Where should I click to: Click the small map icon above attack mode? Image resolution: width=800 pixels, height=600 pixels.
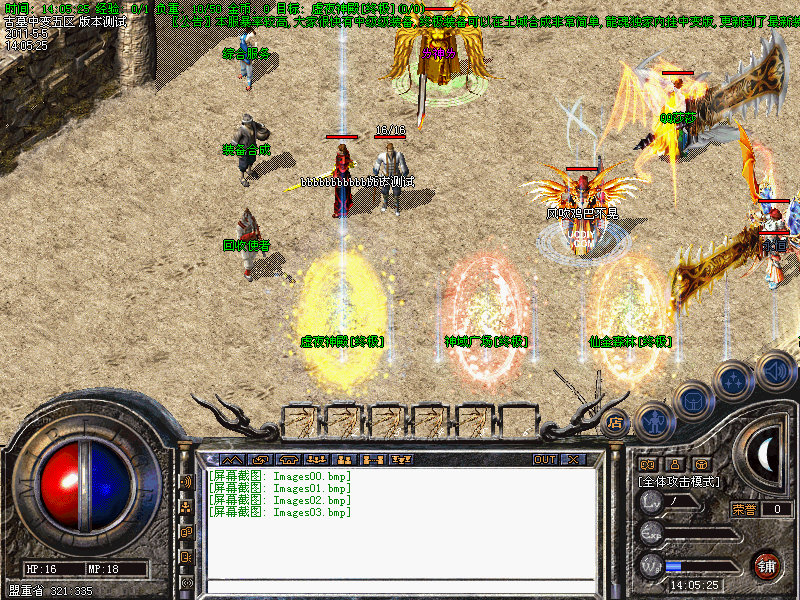(647, 464)
